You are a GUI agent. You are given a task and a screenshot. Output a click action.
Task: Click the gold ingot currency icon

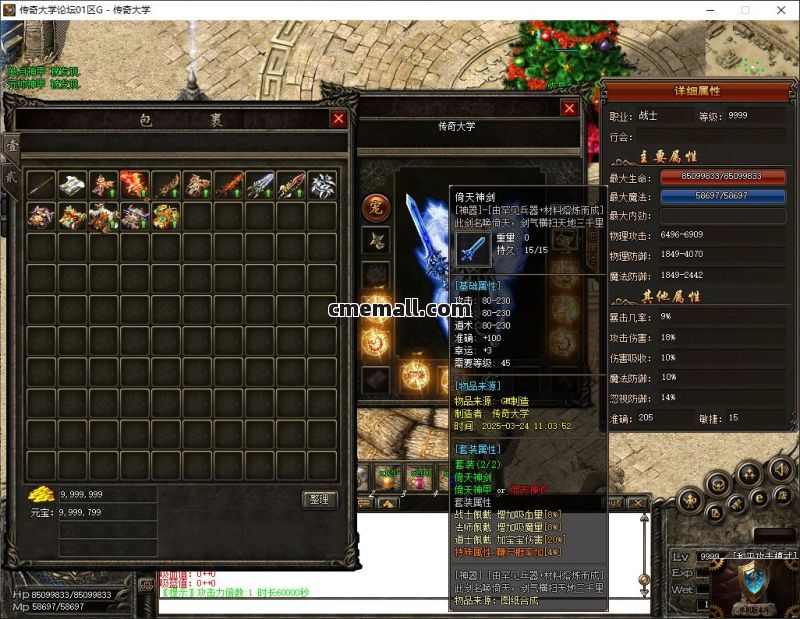tap(40, 495)
